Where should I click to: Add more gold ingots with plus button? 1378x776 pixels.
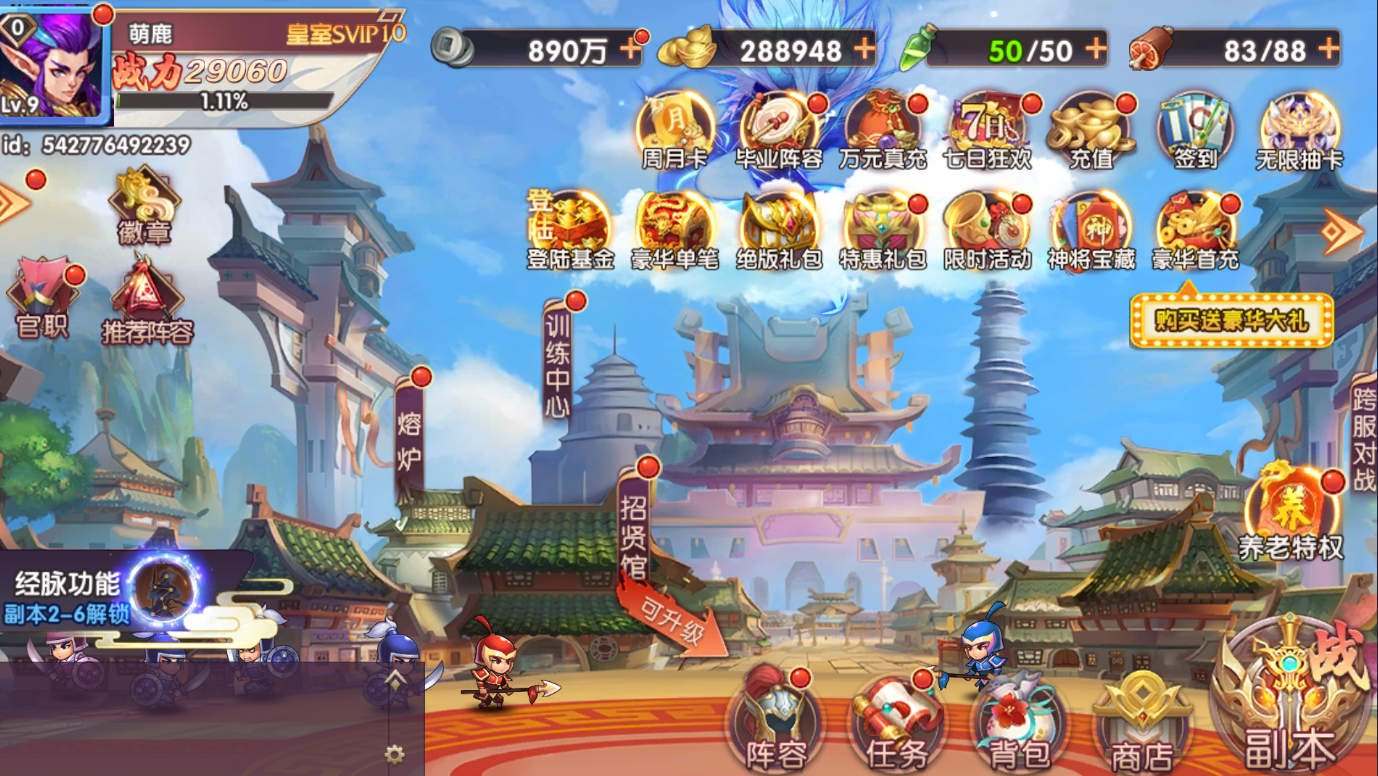click(x=863, y=47)
